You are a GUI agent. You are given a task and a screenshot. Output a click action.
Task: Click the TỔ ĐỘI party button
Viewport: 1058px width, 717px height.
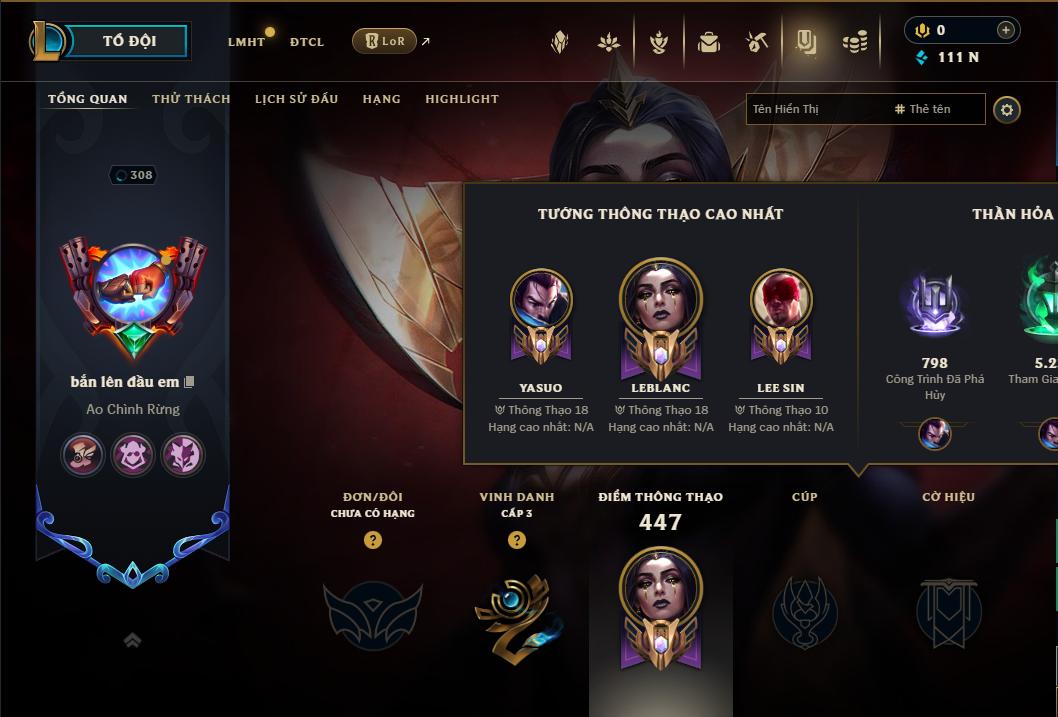click(x=129, y=41)
